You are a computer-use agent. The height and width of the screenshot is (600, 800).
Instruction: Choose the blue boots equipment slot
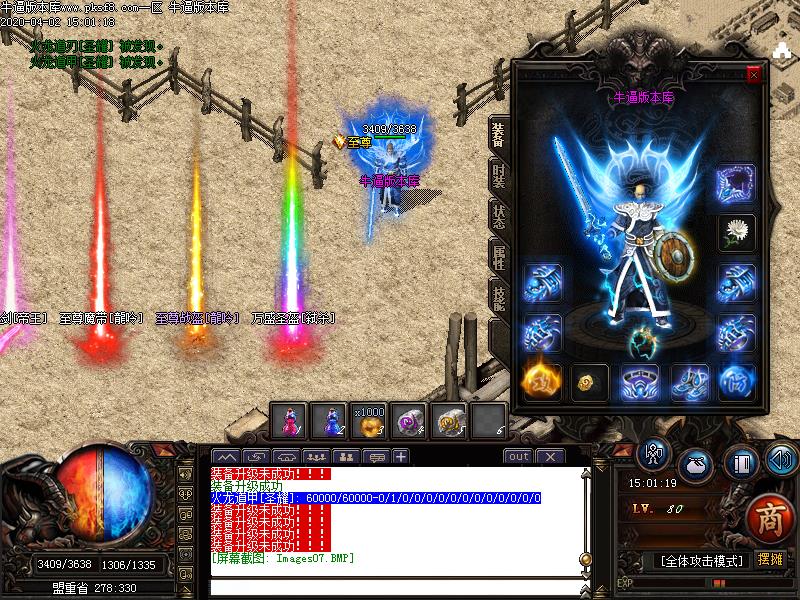coord(688,381)
